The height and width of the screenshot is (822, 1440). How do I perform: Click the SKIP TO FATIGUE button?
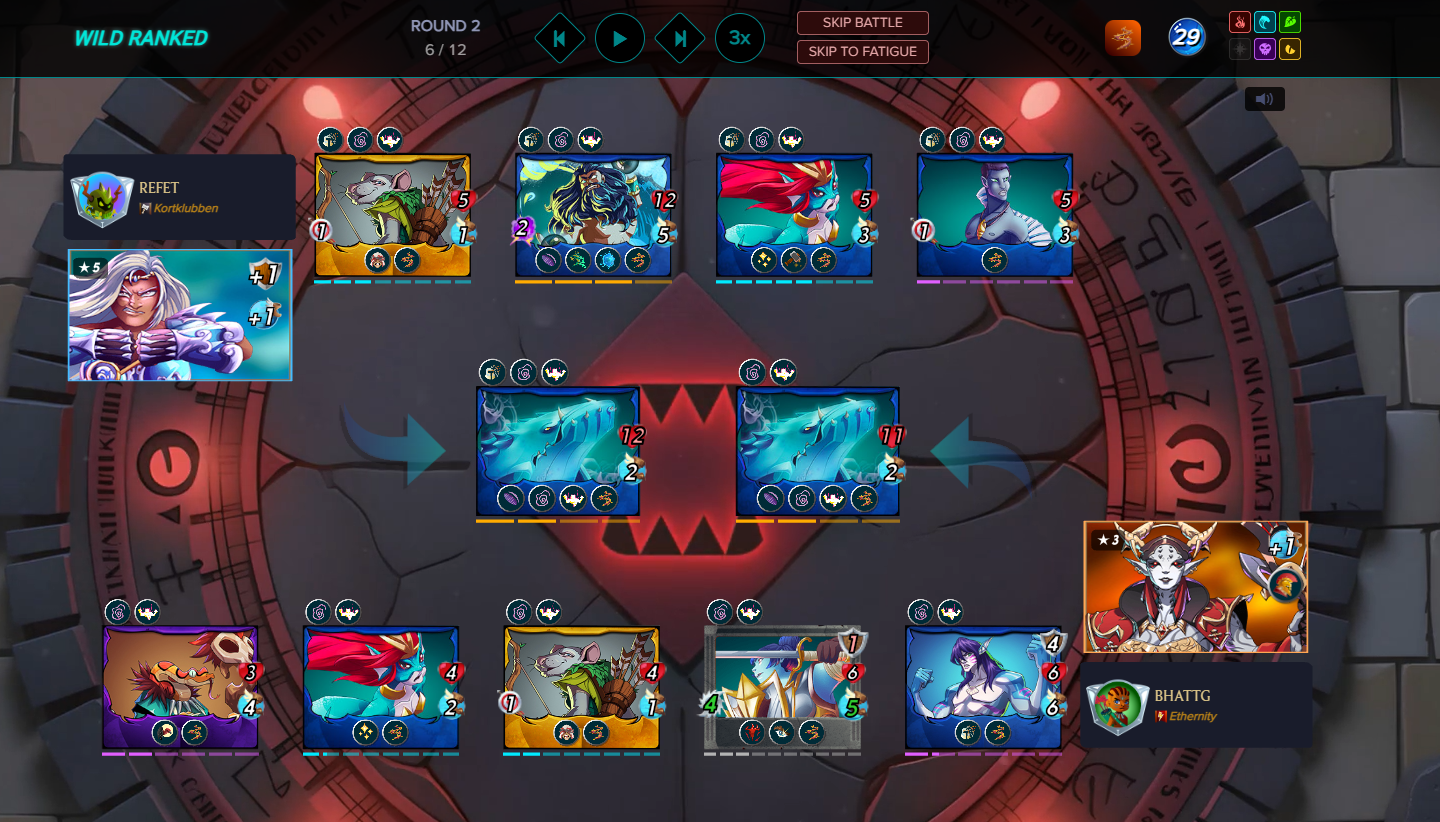click(x=862, y=51)
